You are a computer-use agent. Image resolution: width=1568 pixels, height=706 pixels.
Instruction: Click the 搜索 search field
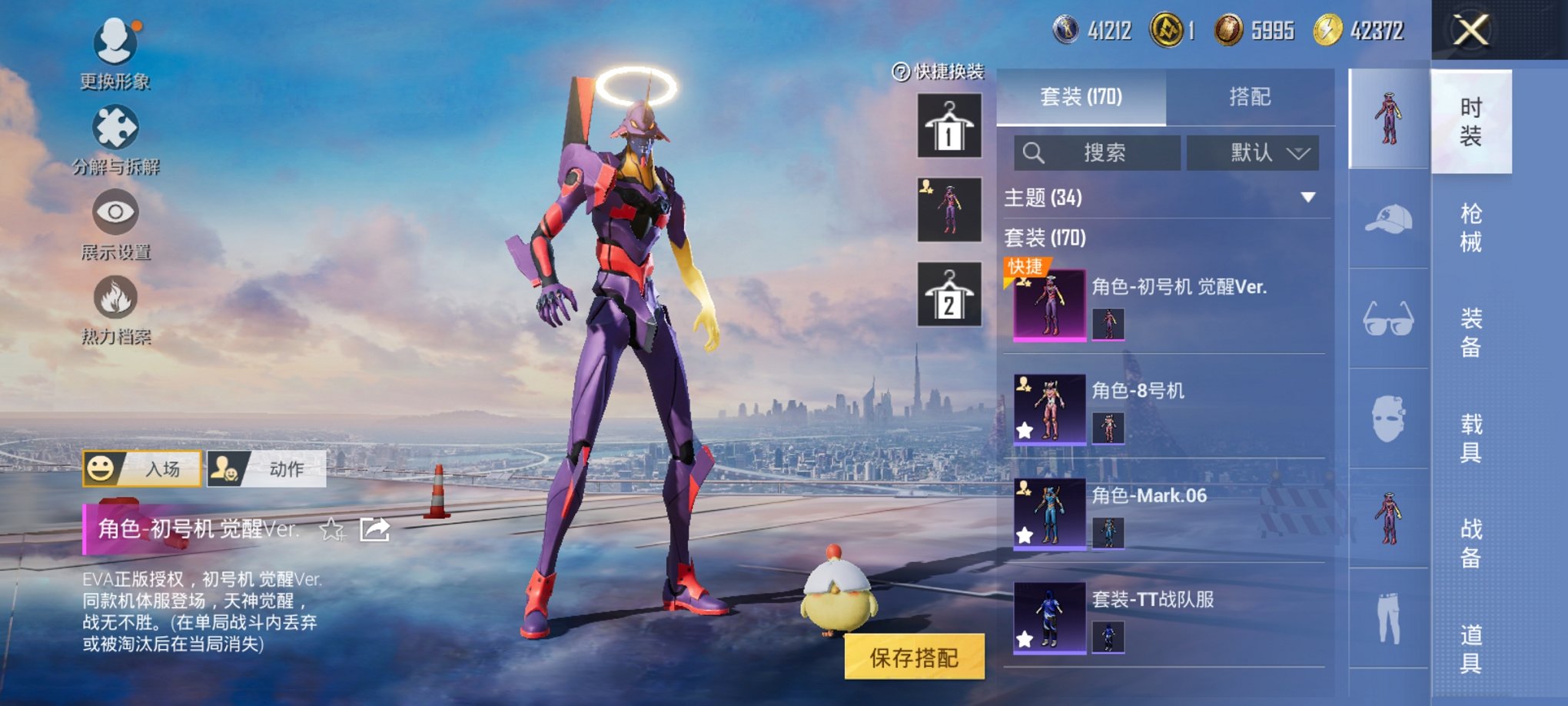[x=1098, y=152]
